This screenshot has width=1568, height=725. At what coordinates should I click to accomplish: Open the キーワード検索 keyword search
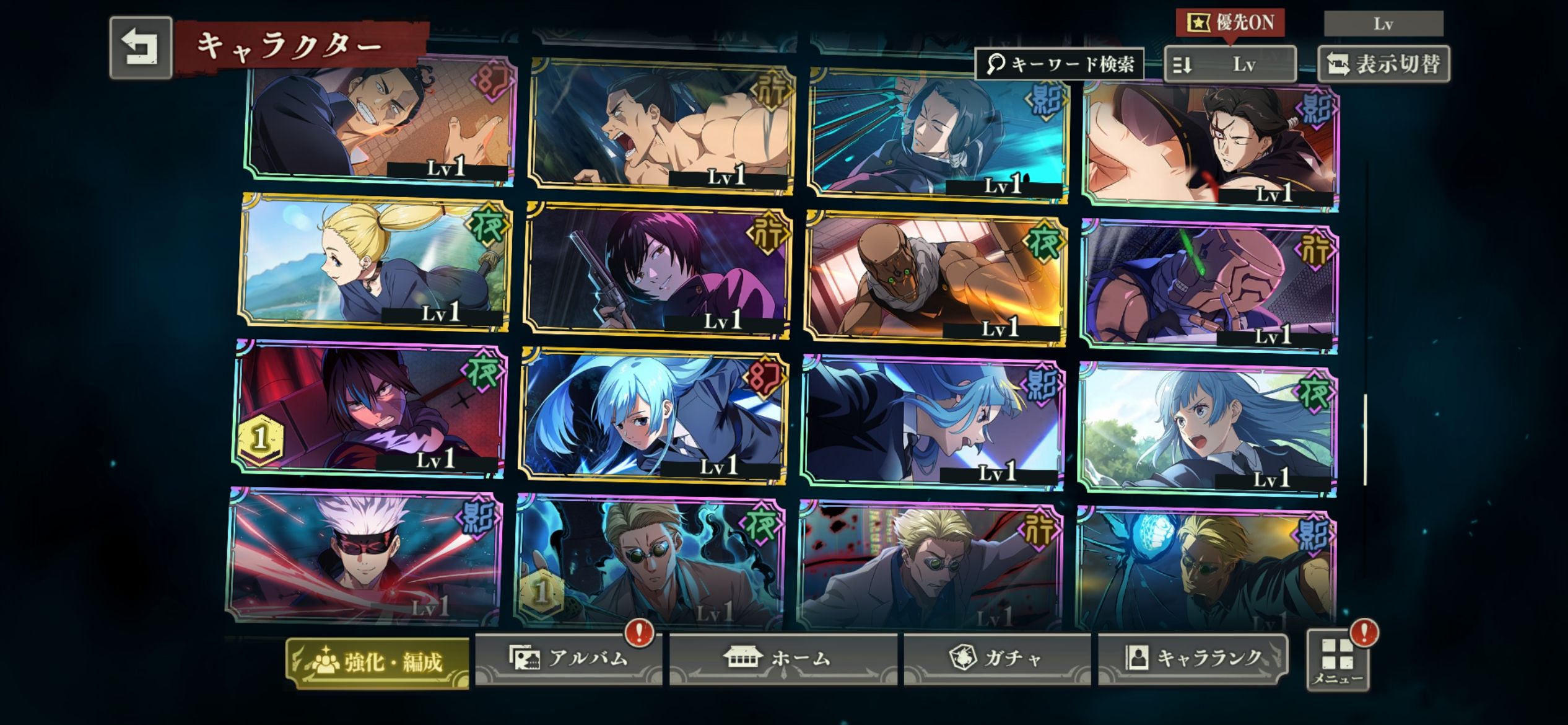[1060, 64]
